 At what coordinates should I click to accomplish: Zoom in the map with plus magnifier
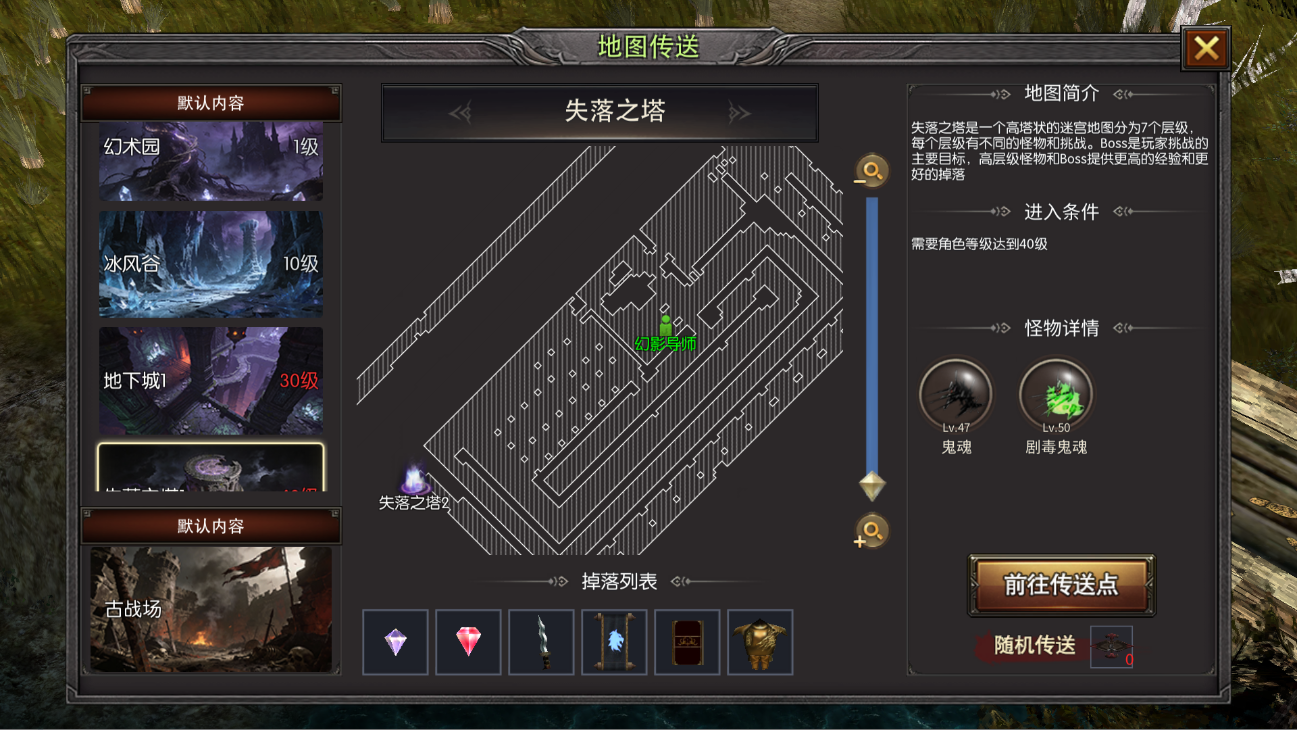(871, 531)
